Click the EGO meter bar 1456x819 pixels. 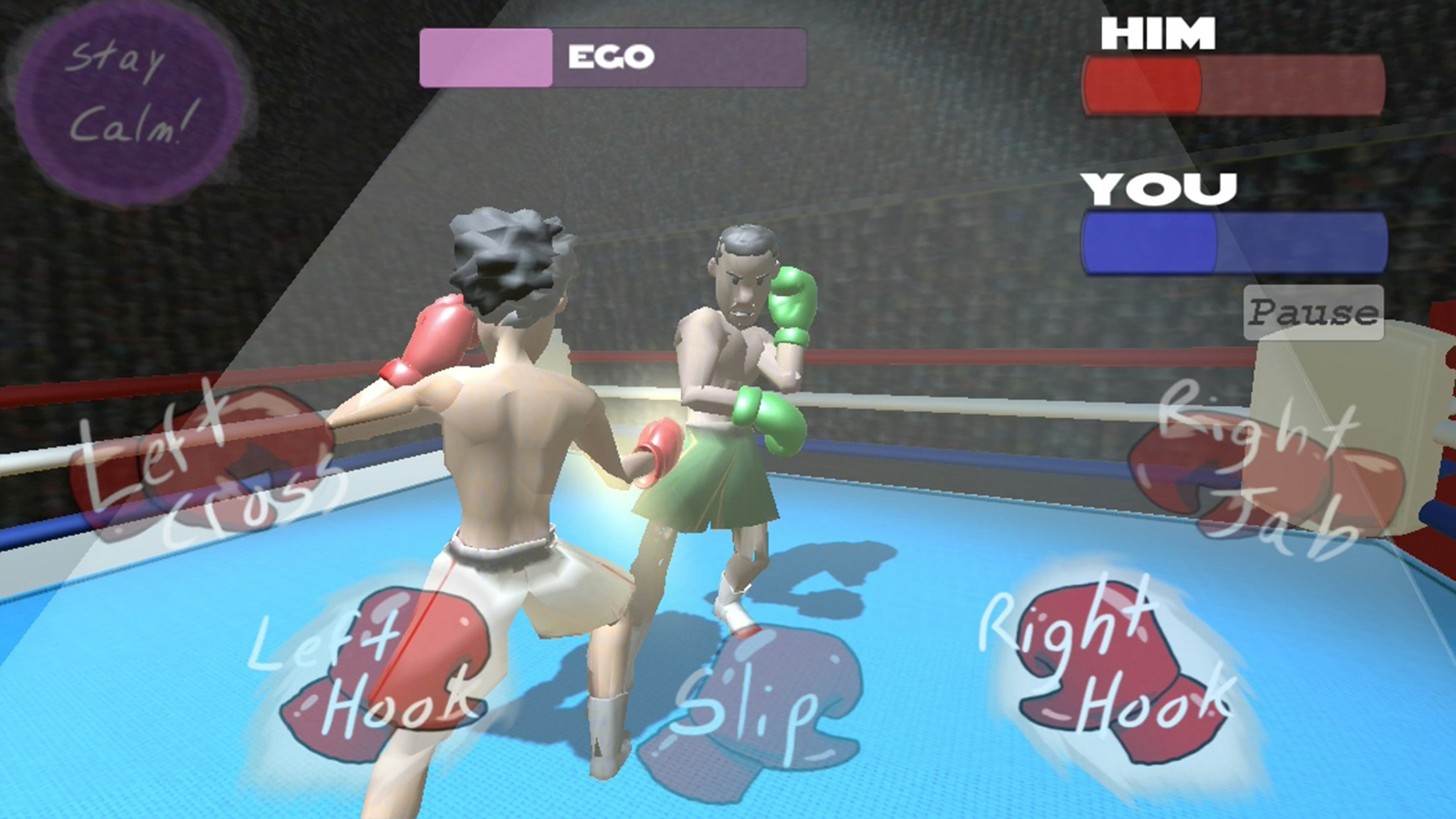pyautogui.click(x=613, y=58)
